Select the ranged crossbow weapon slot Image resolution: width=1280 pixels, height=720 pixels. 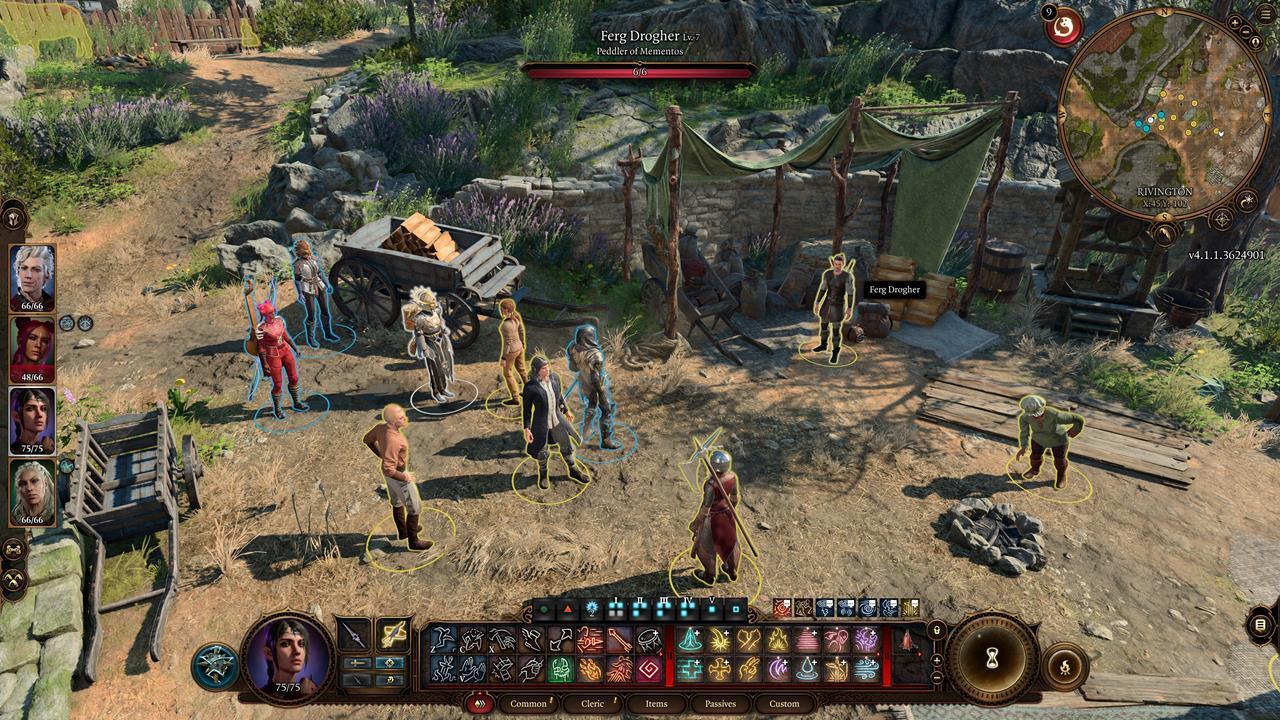[x=393, y=636]
